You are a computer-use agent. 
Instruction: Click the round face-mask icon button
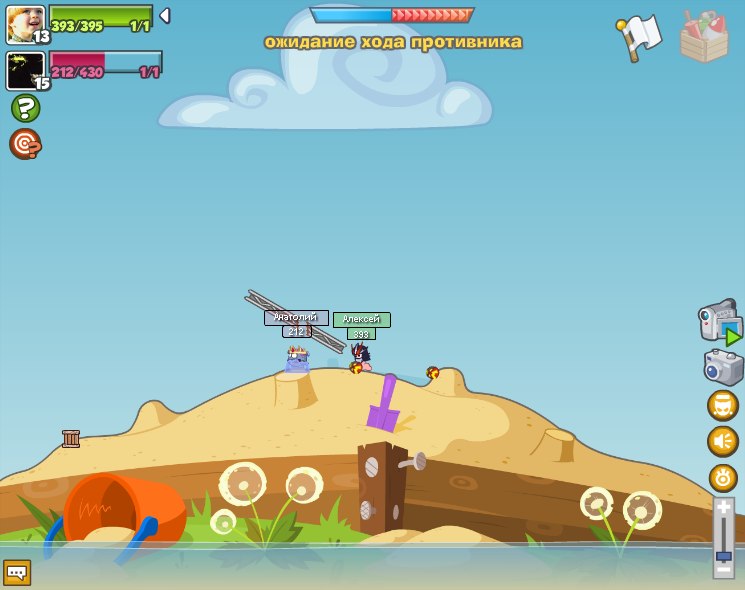723,405
